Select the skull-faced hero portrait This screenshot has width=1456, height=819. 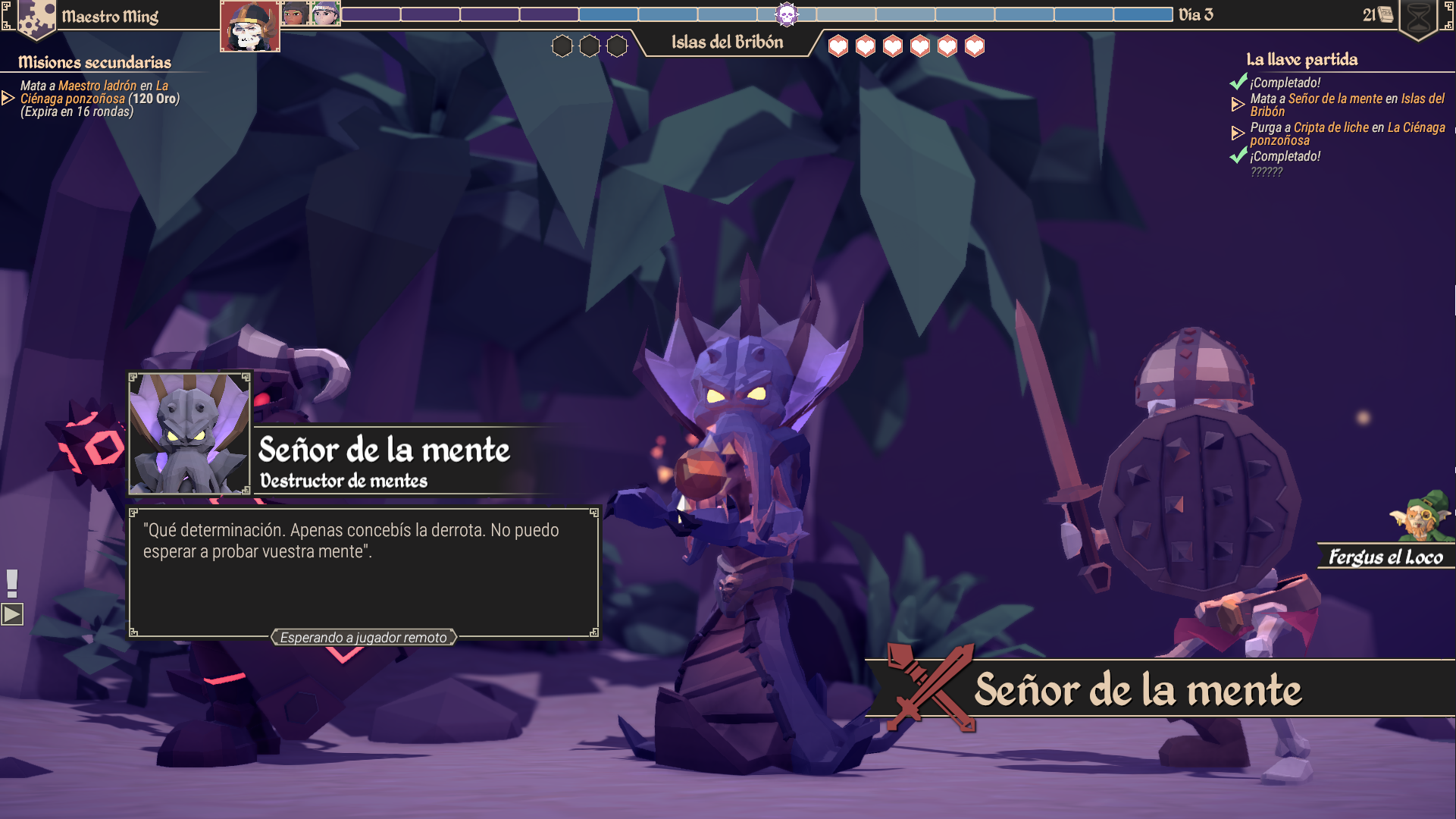pyautogui.click(x=249, y=27)
